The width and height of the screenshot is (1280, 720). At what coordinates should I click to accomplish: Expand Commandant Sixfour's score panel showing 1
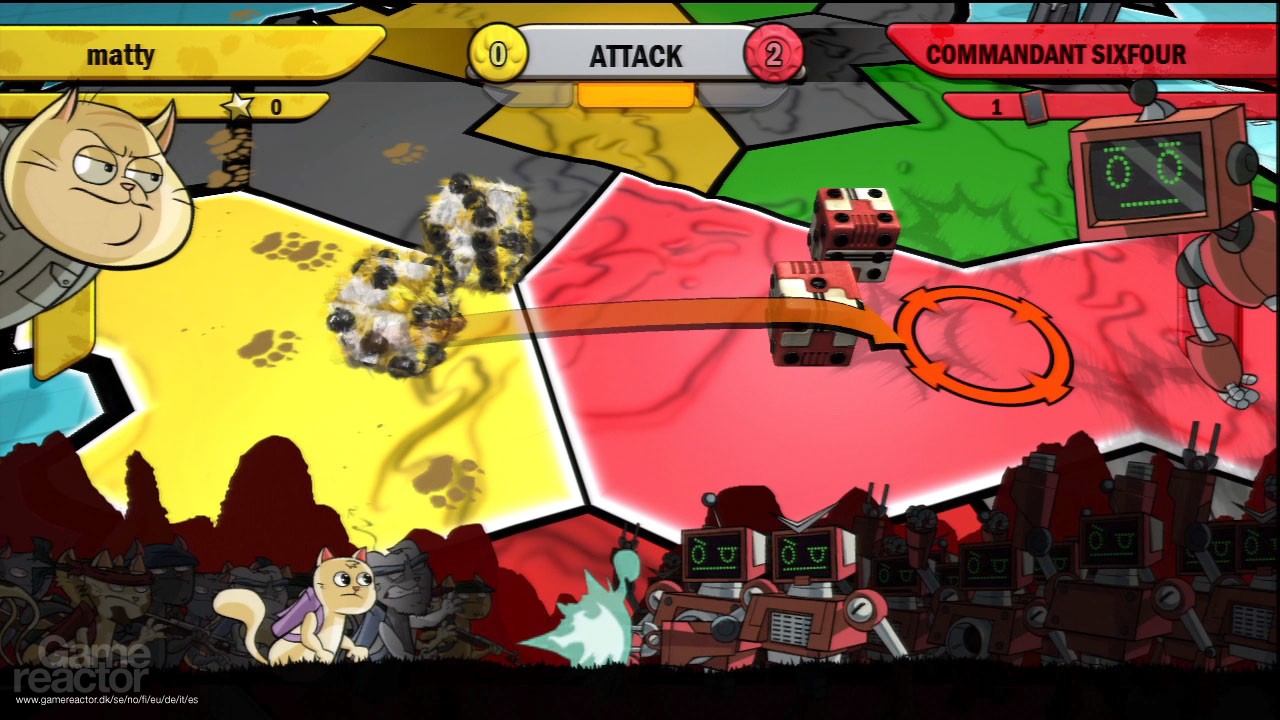pyautogui.click(x=995, y=108)
